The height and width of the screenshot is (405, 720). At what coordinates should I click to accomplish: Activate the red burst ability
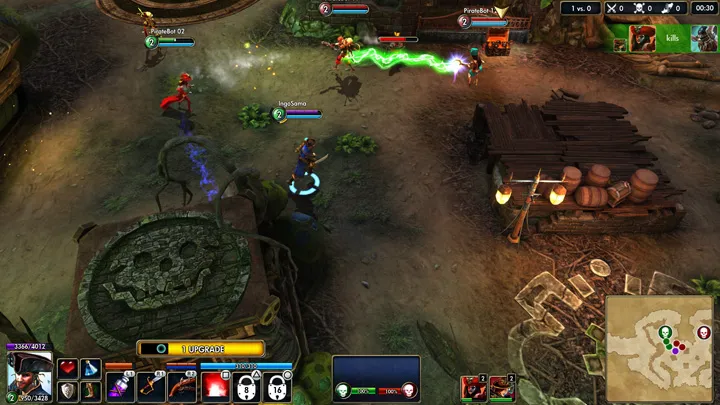pyautogui.click(x=215, y=386)
